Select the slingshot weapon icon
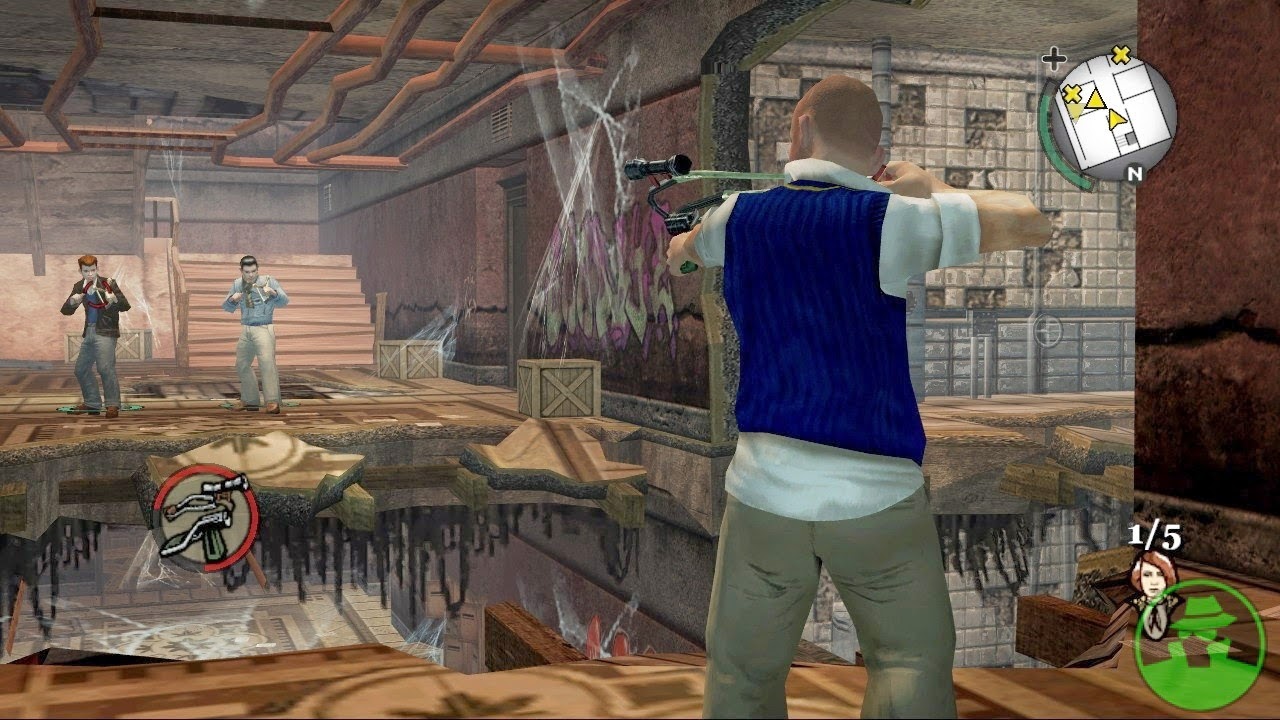 [207, 518]
